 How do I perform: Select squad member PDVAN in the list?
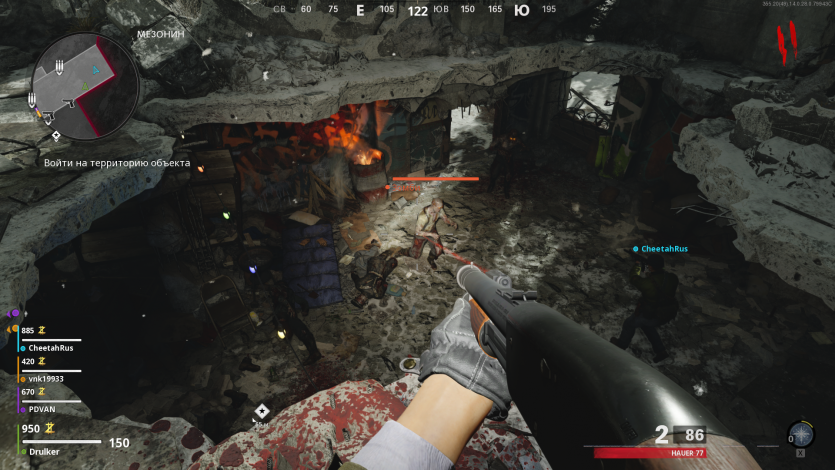(42, 408)
